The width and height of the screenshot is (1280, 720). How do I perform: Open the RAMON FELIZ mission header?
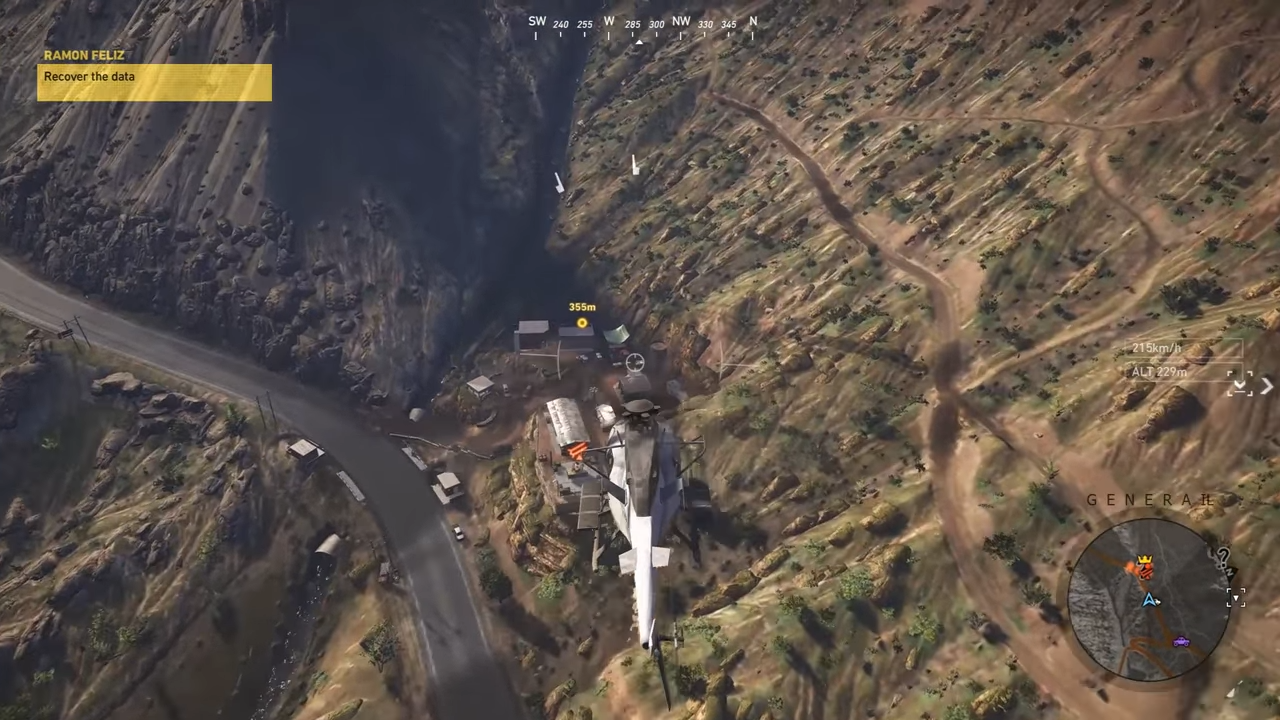pyautogui.click(x=84, y=55)
